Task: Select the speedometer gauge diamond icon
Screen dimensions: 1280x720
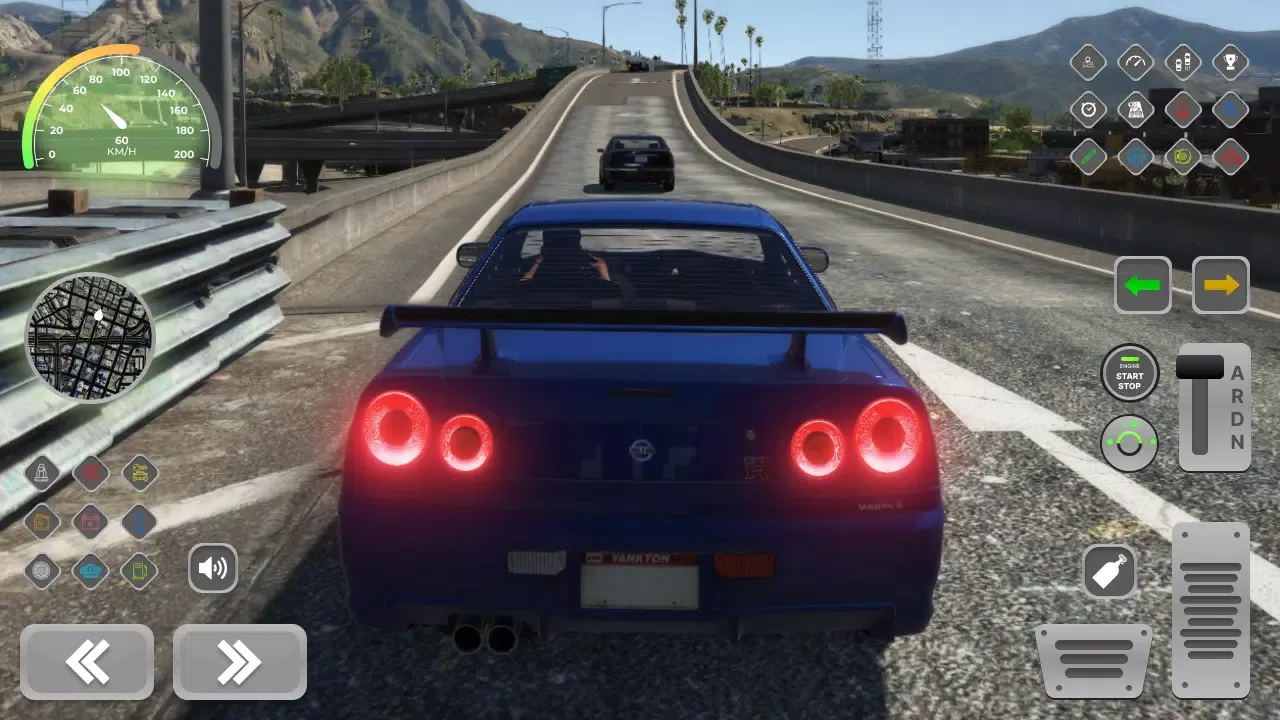Action: tap(1135, 62)
